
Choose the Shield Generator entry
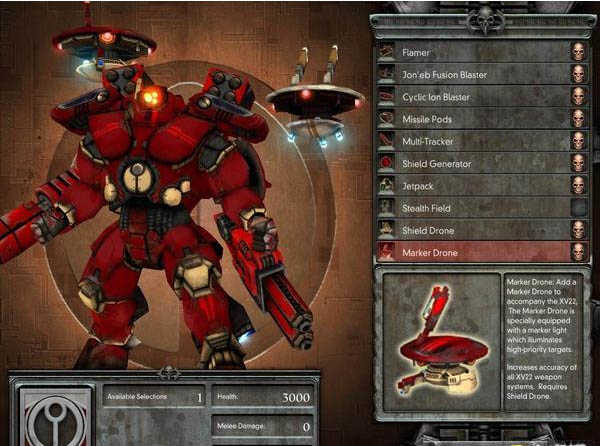470,163
